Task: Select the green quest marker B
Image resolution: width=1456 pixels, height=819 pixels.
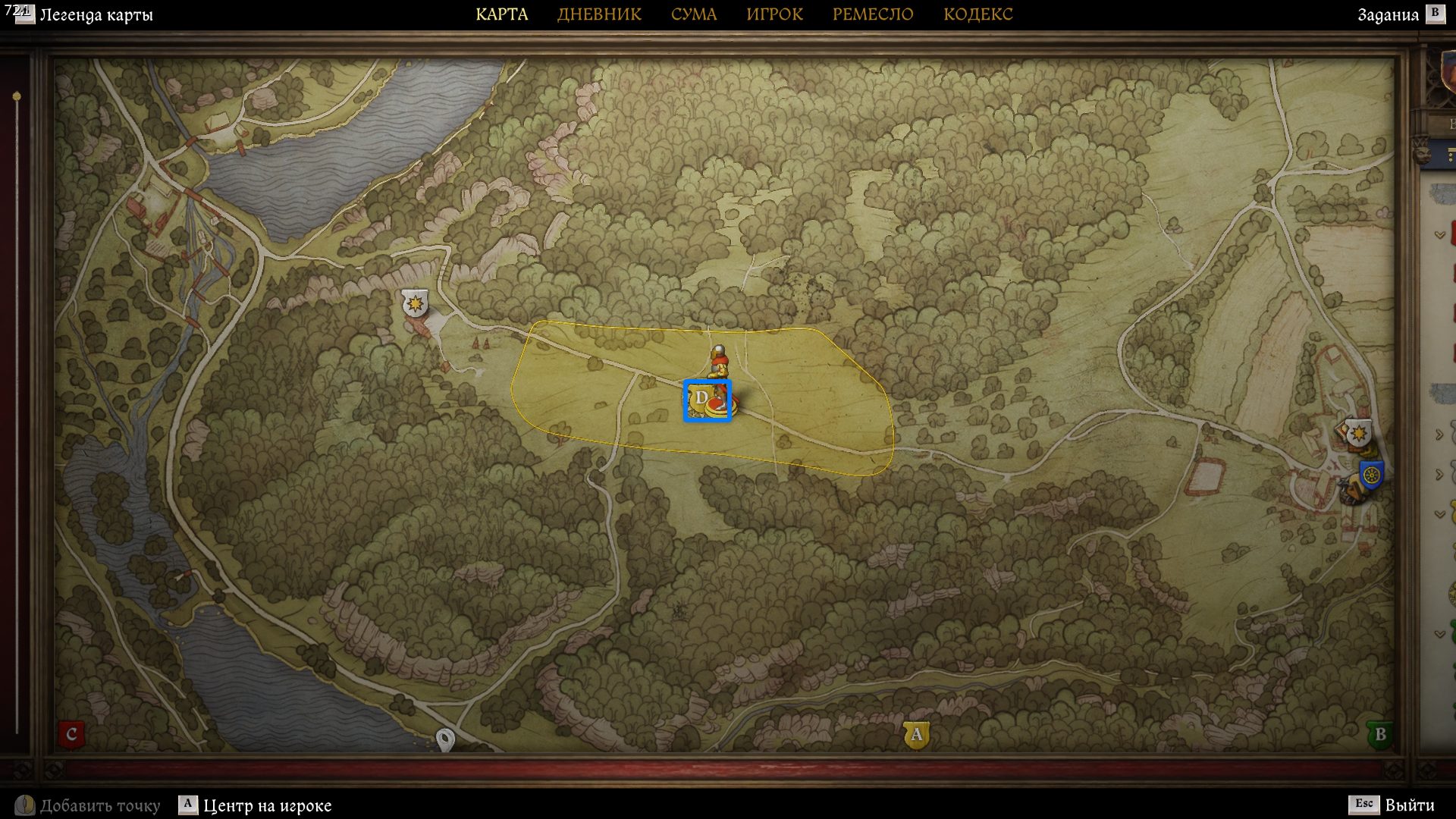Action: tap(1379, 734)
